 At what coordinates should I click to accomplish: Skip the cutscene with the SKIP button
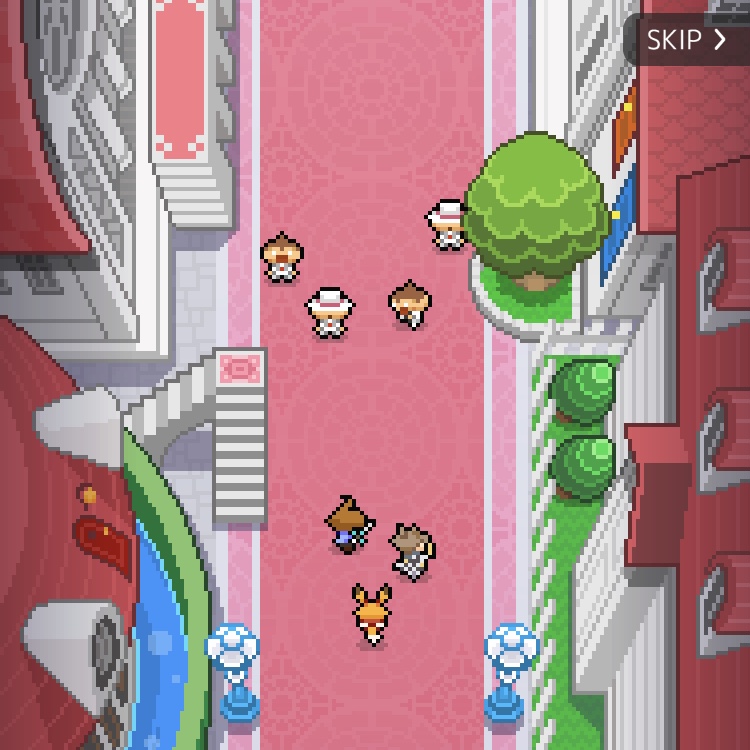[687, 40]
